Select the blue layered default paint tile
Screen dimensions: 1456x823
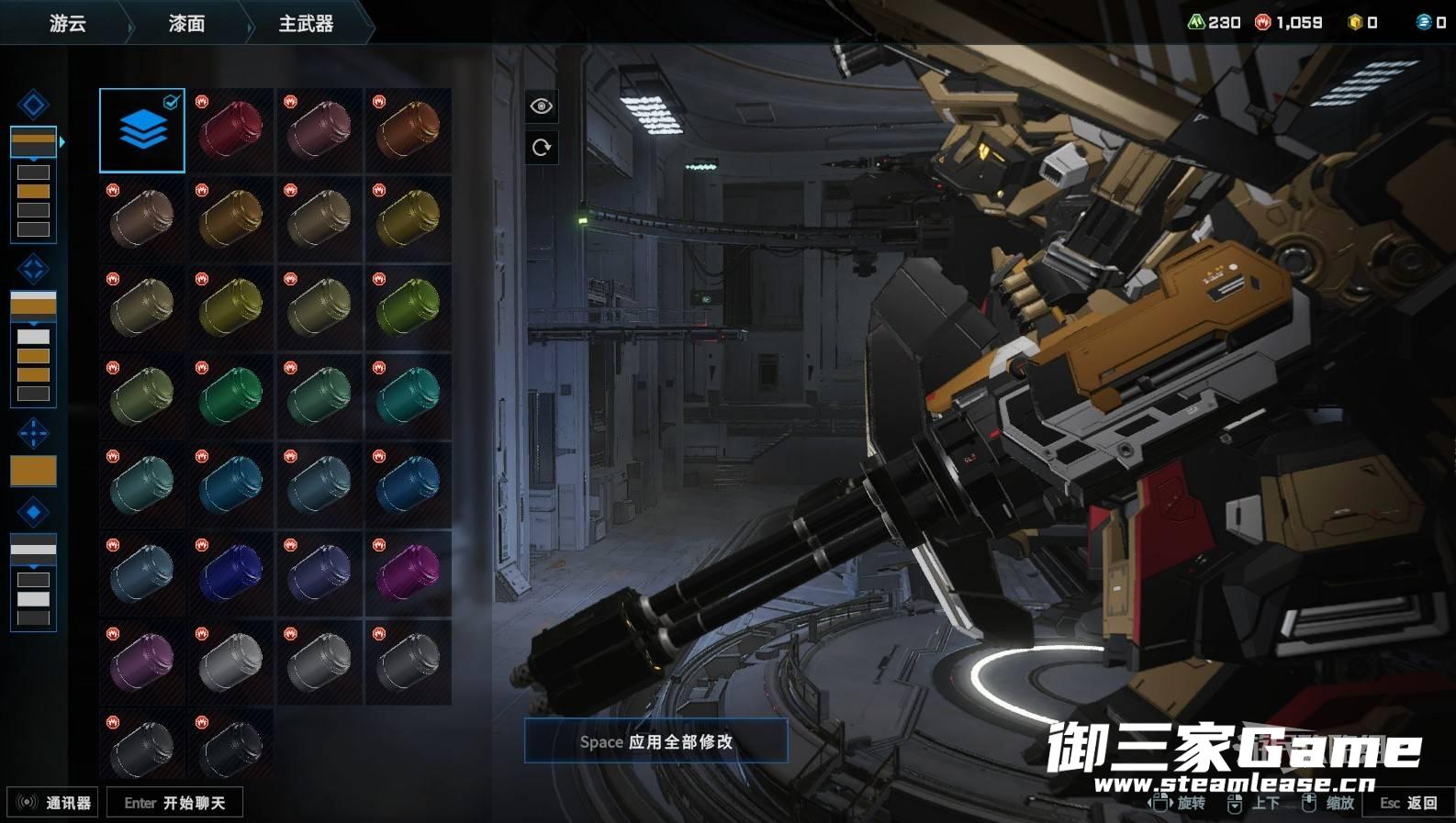click(x=142, y=130)
